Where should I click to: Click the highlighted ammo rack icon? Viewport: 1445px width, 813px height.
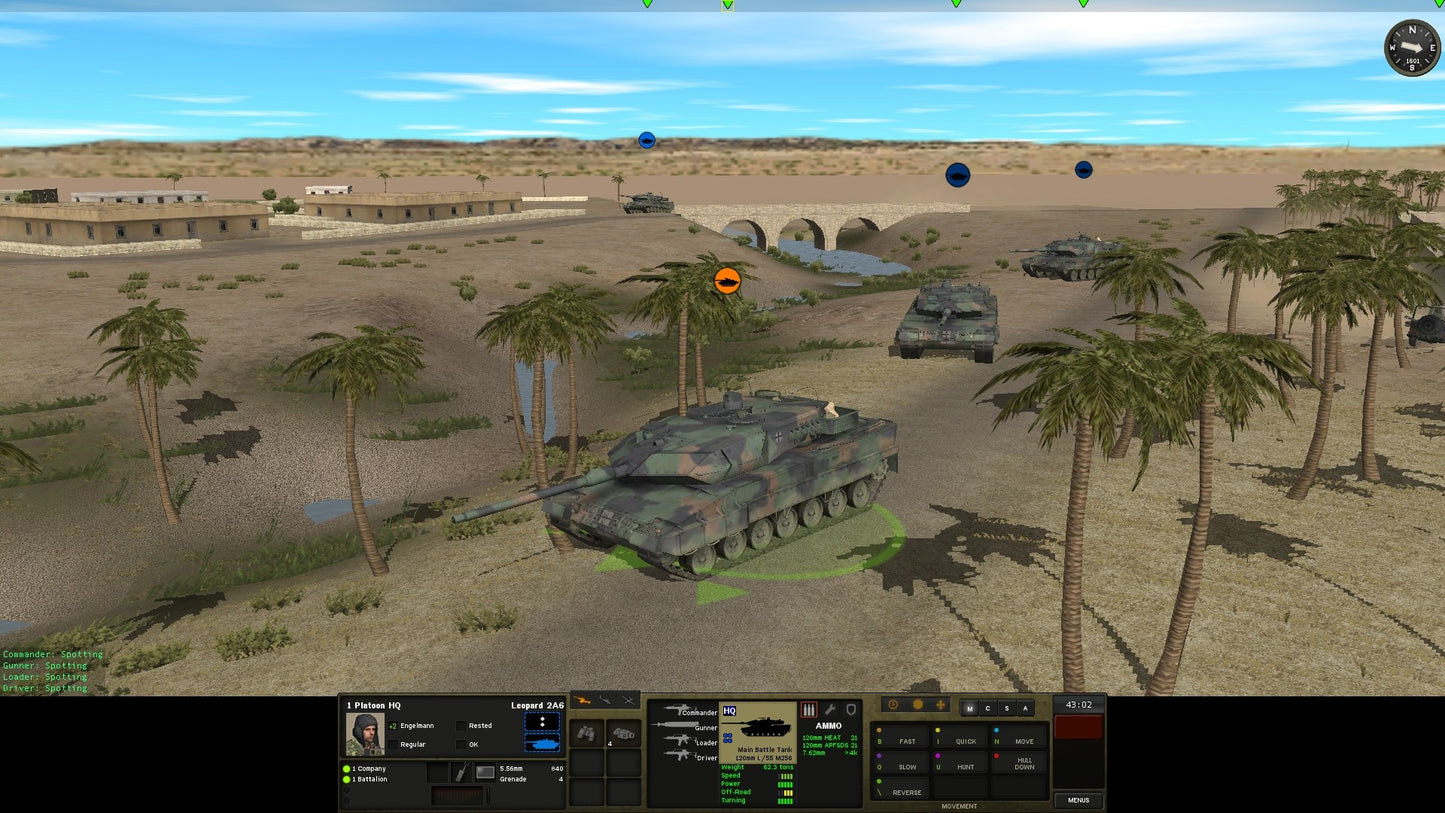pos(809,710)
